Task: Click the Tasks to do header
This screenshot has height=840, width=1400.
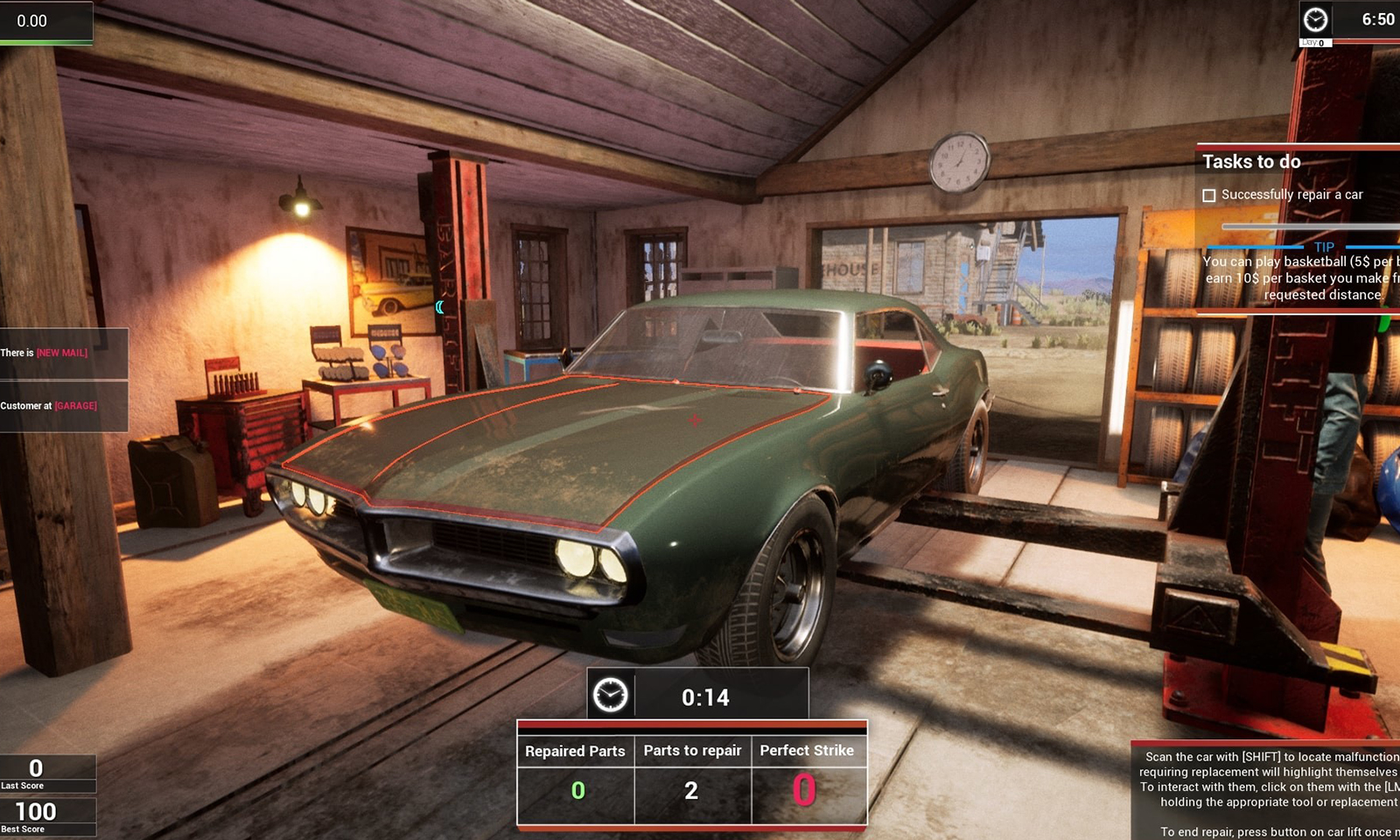Action: tap(1251, 162)
